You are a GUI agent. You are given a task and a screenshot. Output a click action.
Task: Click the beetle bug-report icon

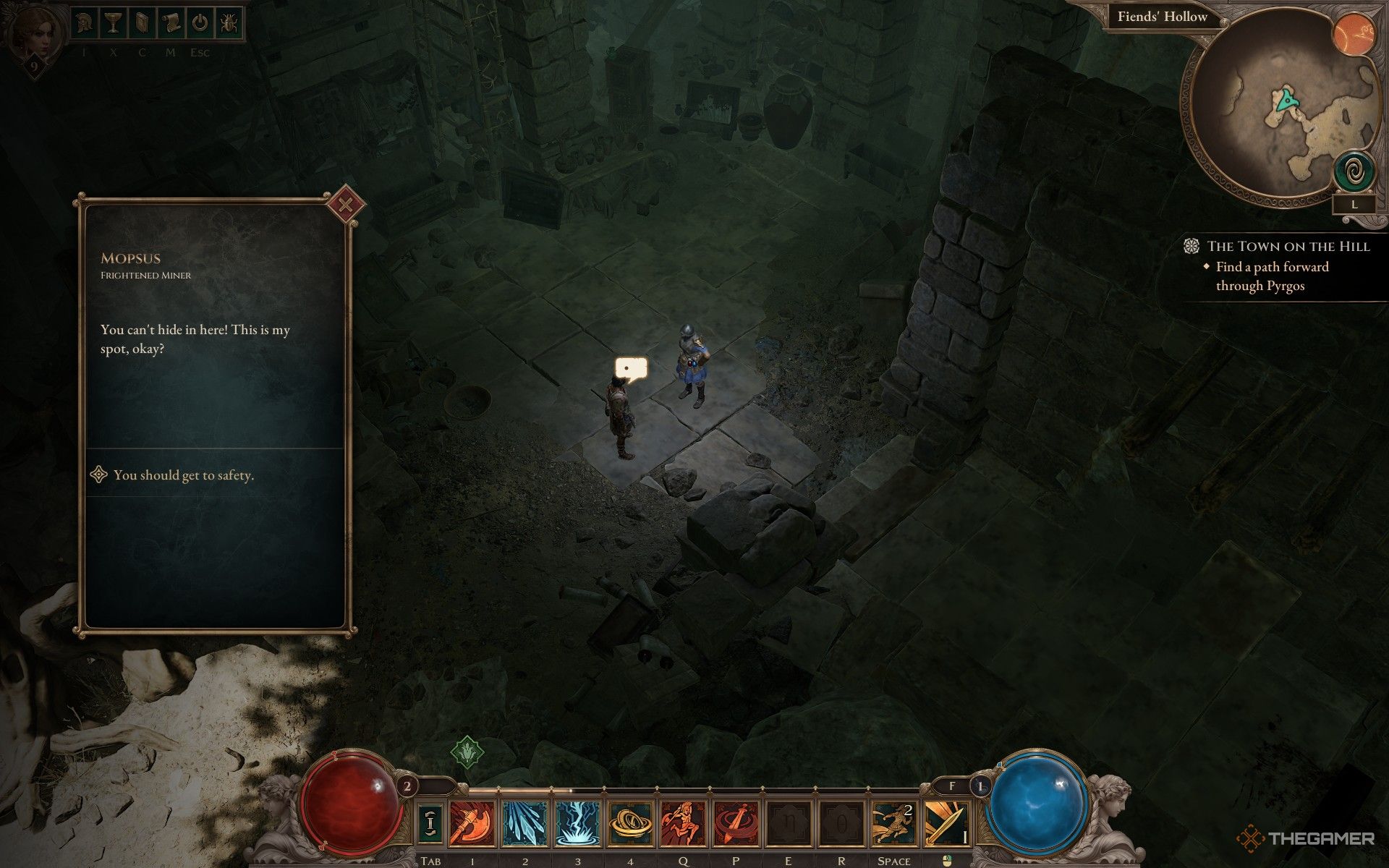pyautogui.click(x=229, y=23)
